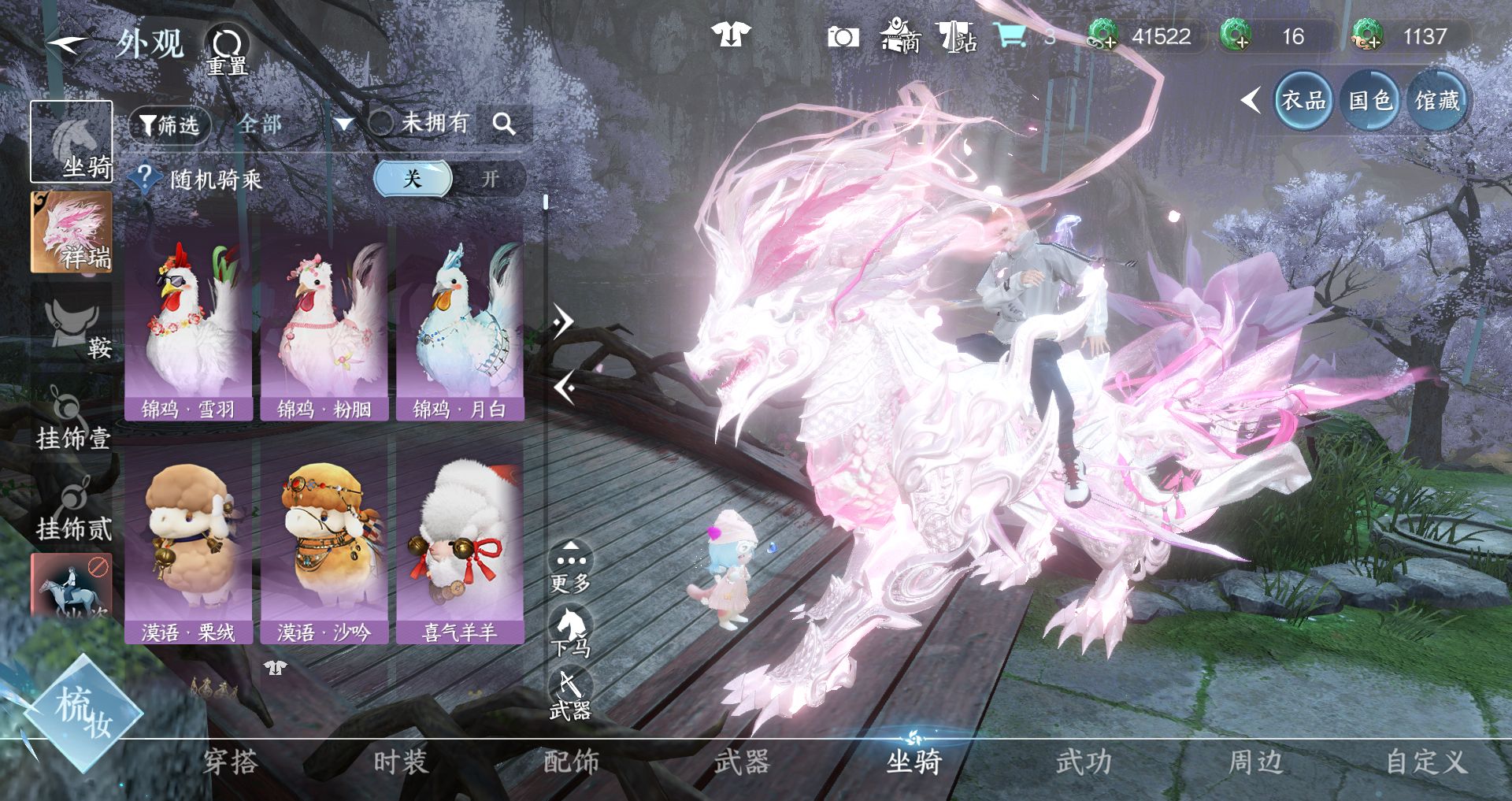Pick the 锦鸡·月白 mount
The image size is (1512, 801).
(460, 321)
